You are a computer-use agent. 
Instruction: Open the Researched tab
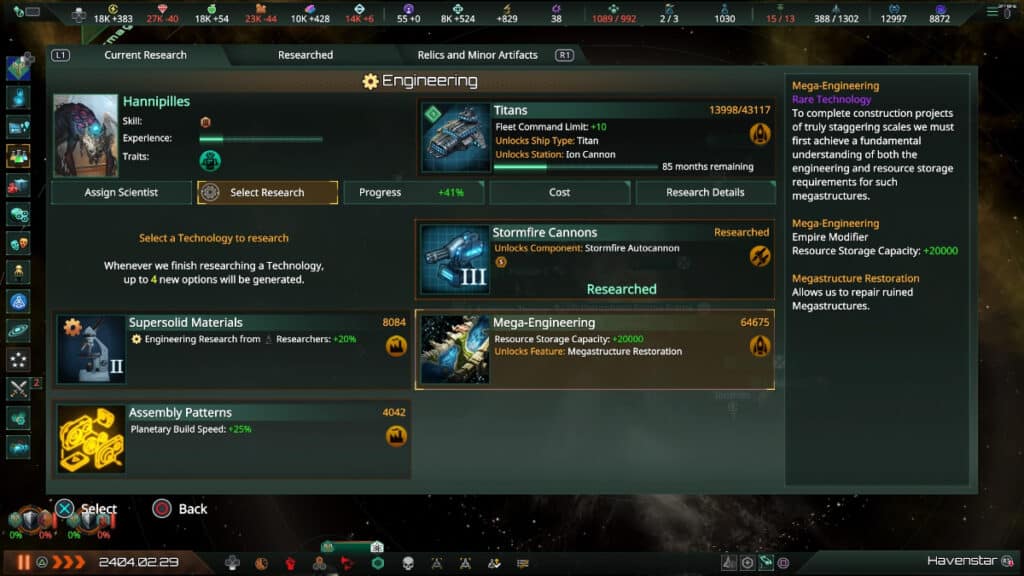pos(305,55)
